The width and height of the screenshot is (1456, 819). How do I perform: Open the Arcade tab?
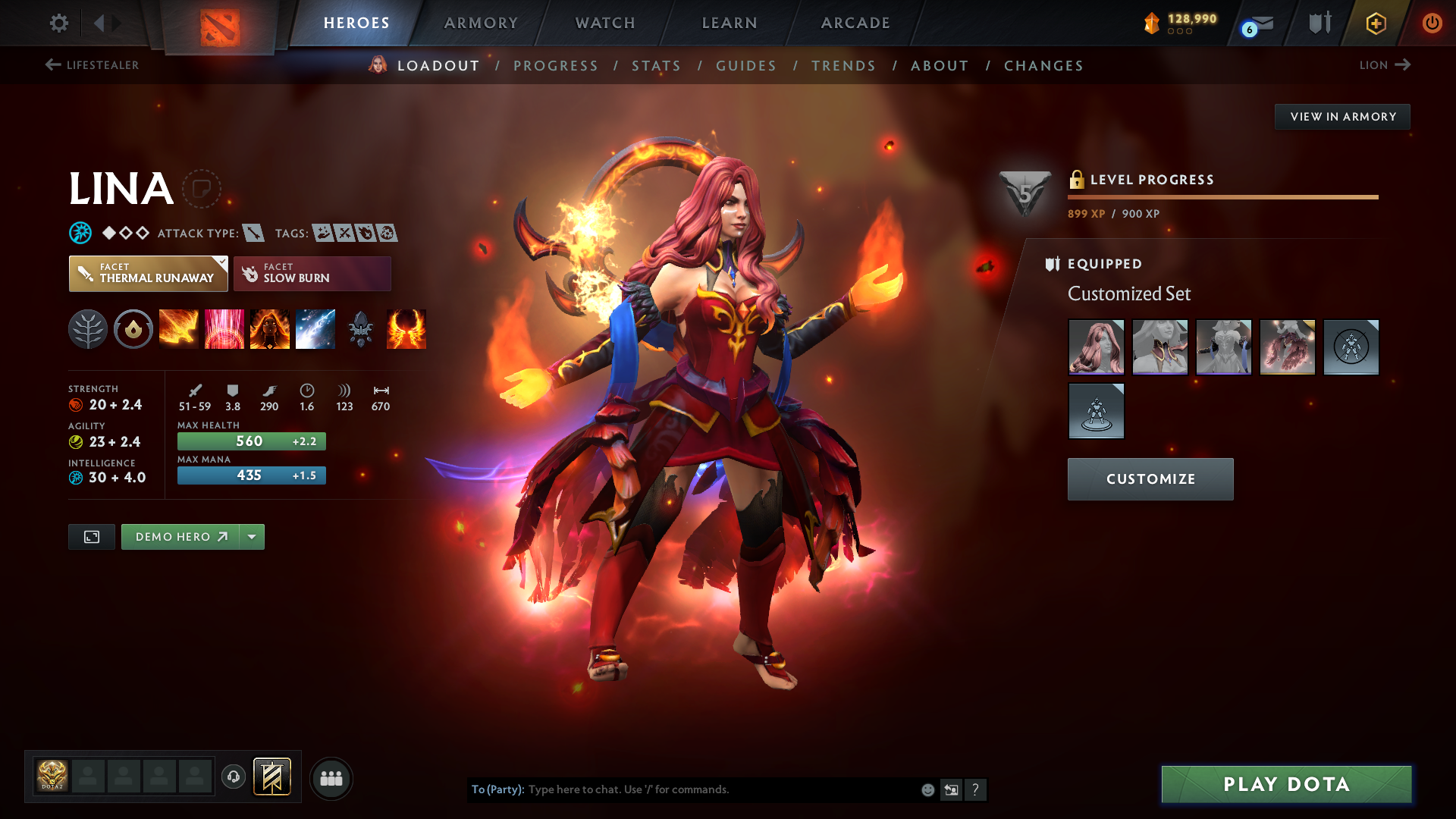coord(855,23)
